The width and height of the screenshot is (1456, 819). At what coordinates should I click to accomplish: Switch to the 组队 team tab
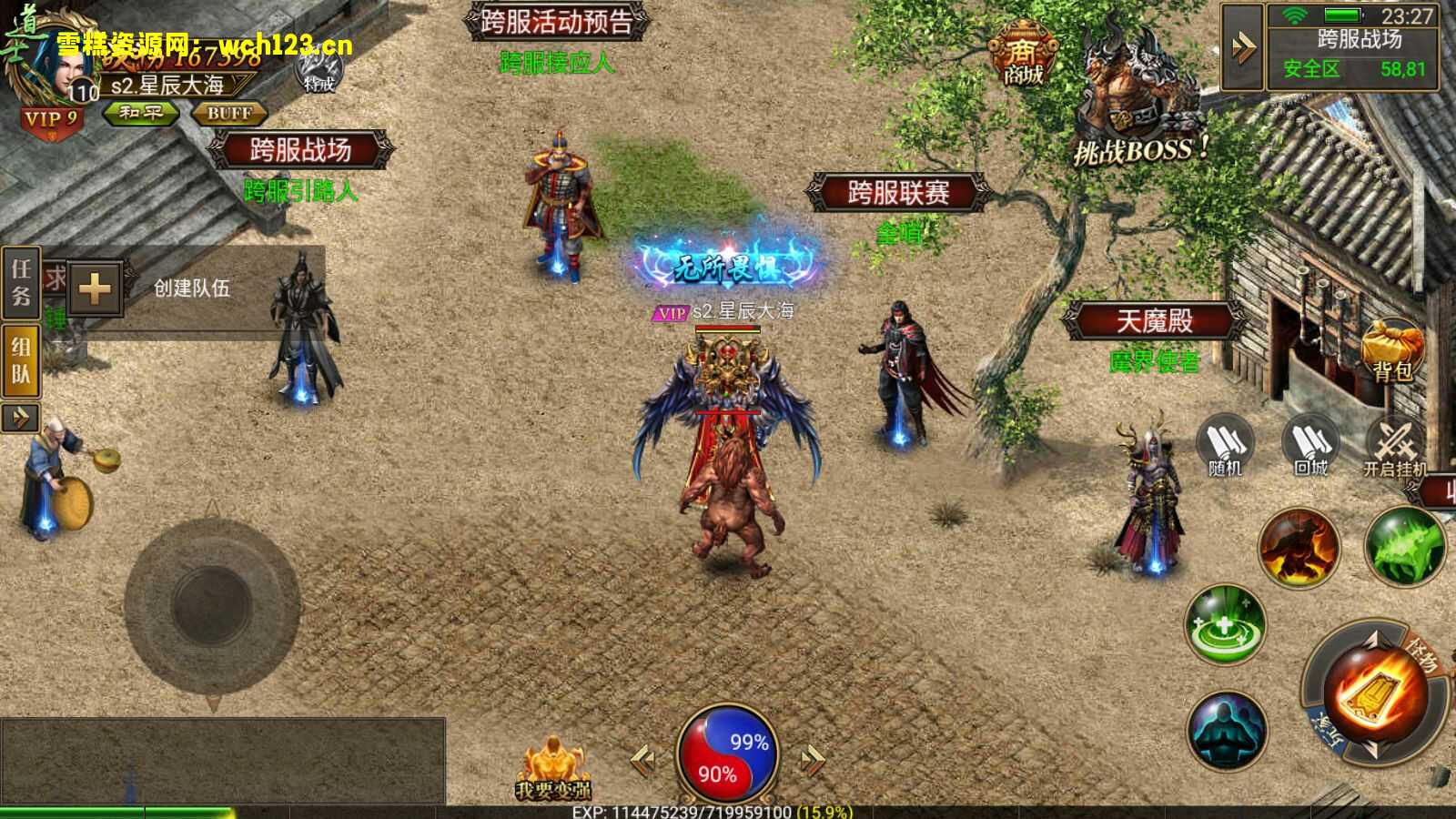click(x=21, y=359)
